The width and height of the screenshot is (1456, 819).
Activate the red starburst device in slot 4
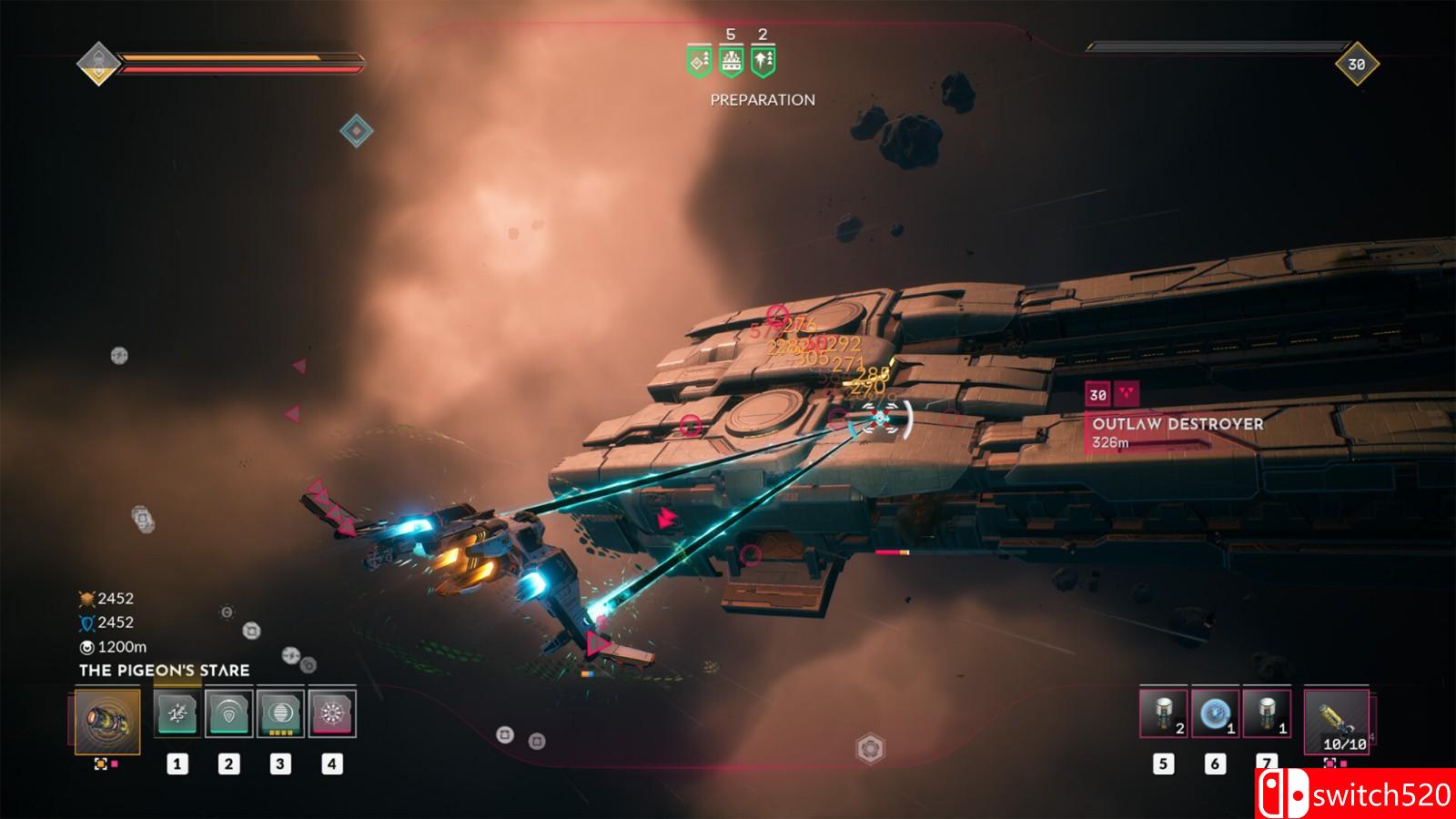(332, 713)
